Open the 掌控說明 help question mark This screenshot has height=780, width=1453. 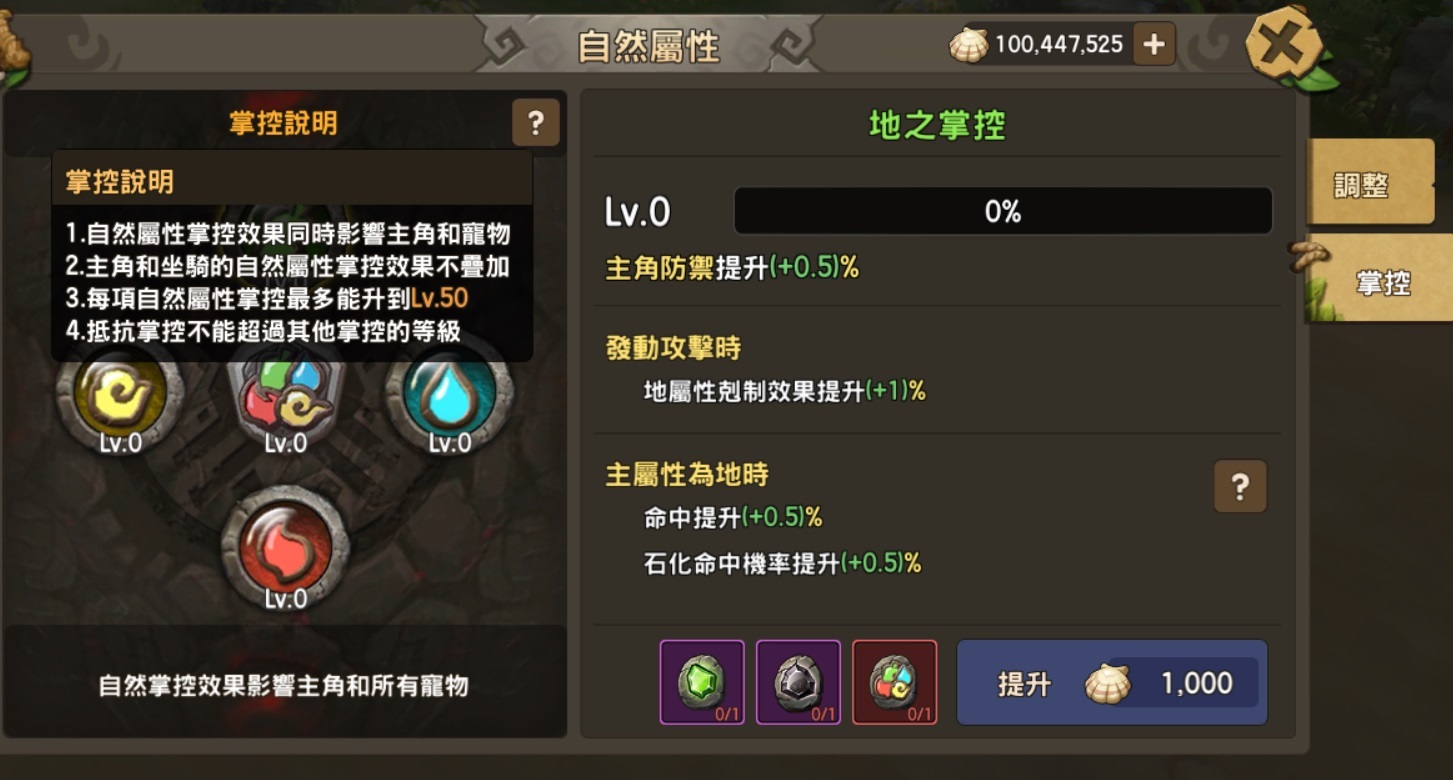point(536,122)
